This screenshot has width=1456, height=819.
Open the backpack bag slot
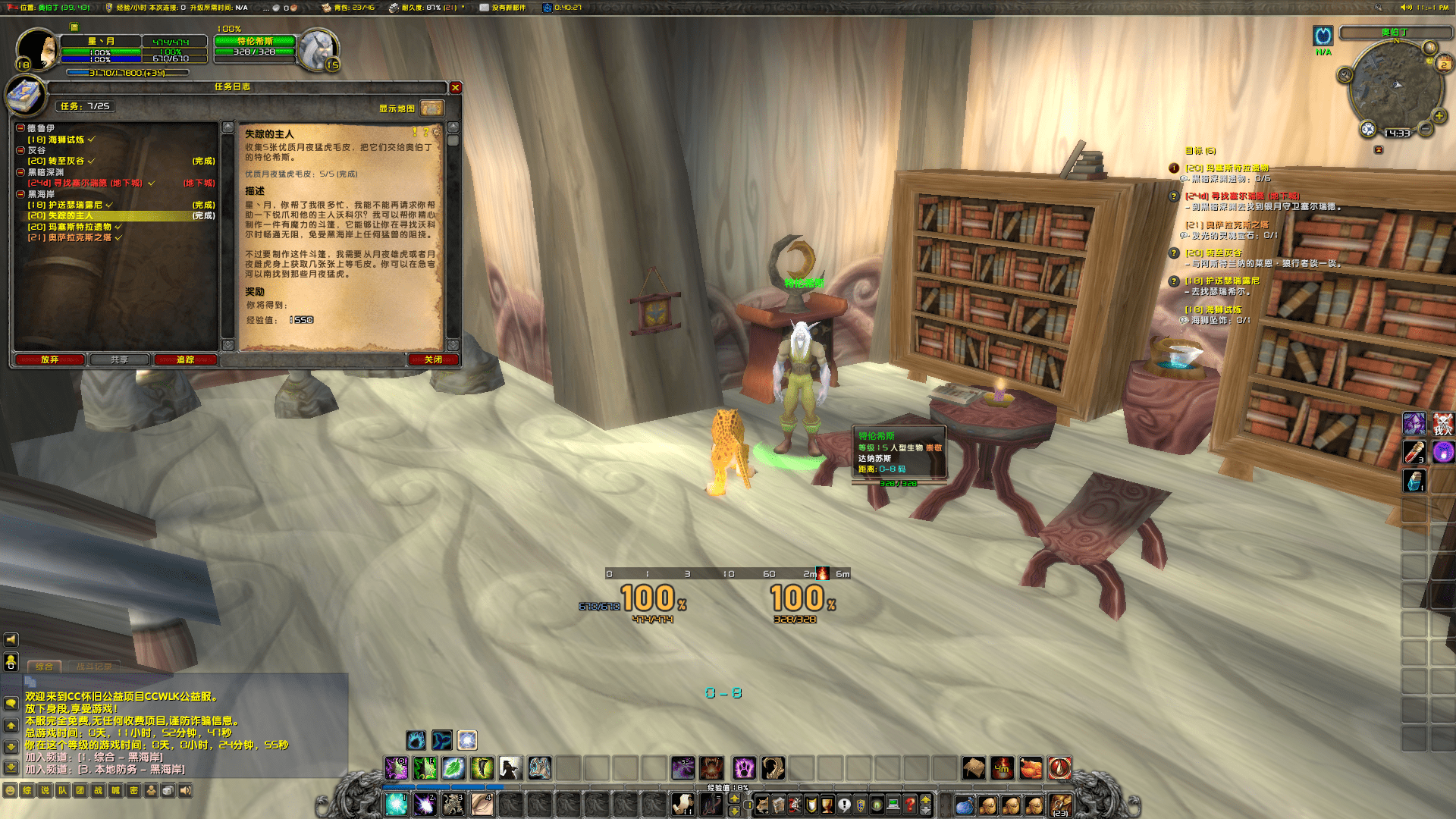click(1059, 805)
